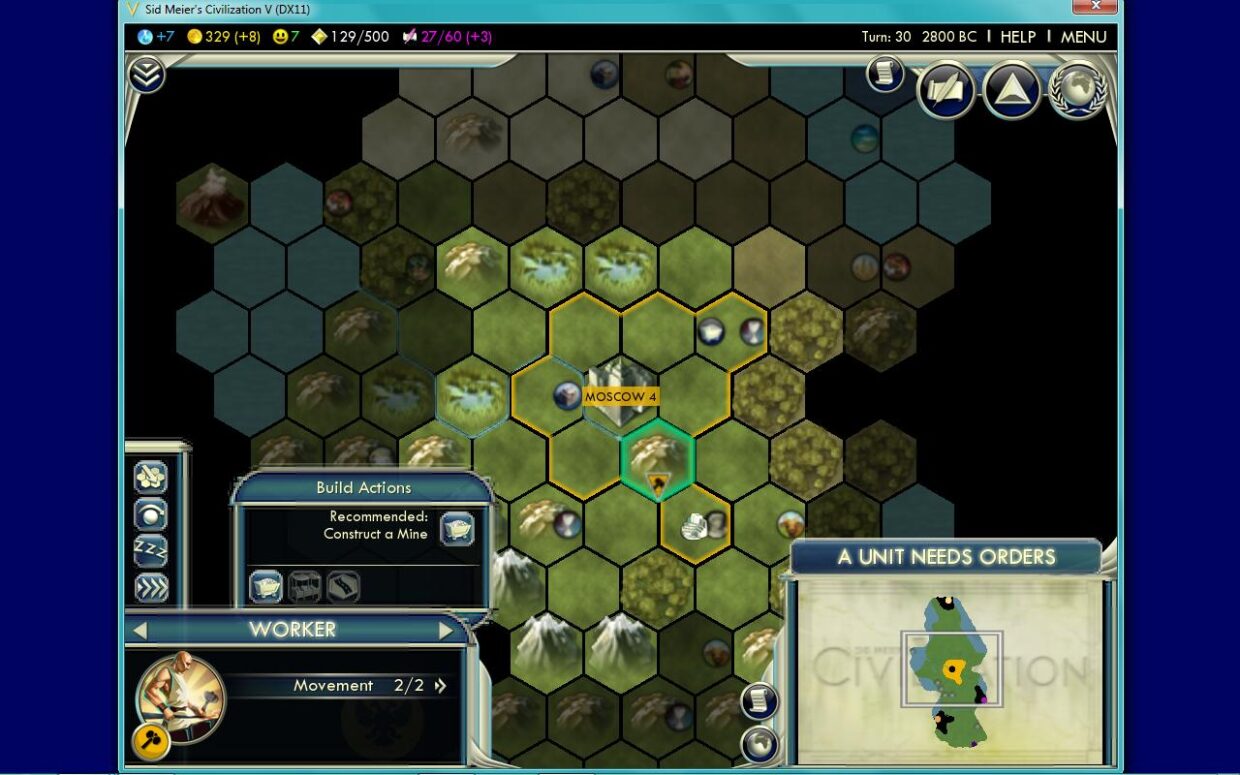Select the Moscow city banner

621,397
